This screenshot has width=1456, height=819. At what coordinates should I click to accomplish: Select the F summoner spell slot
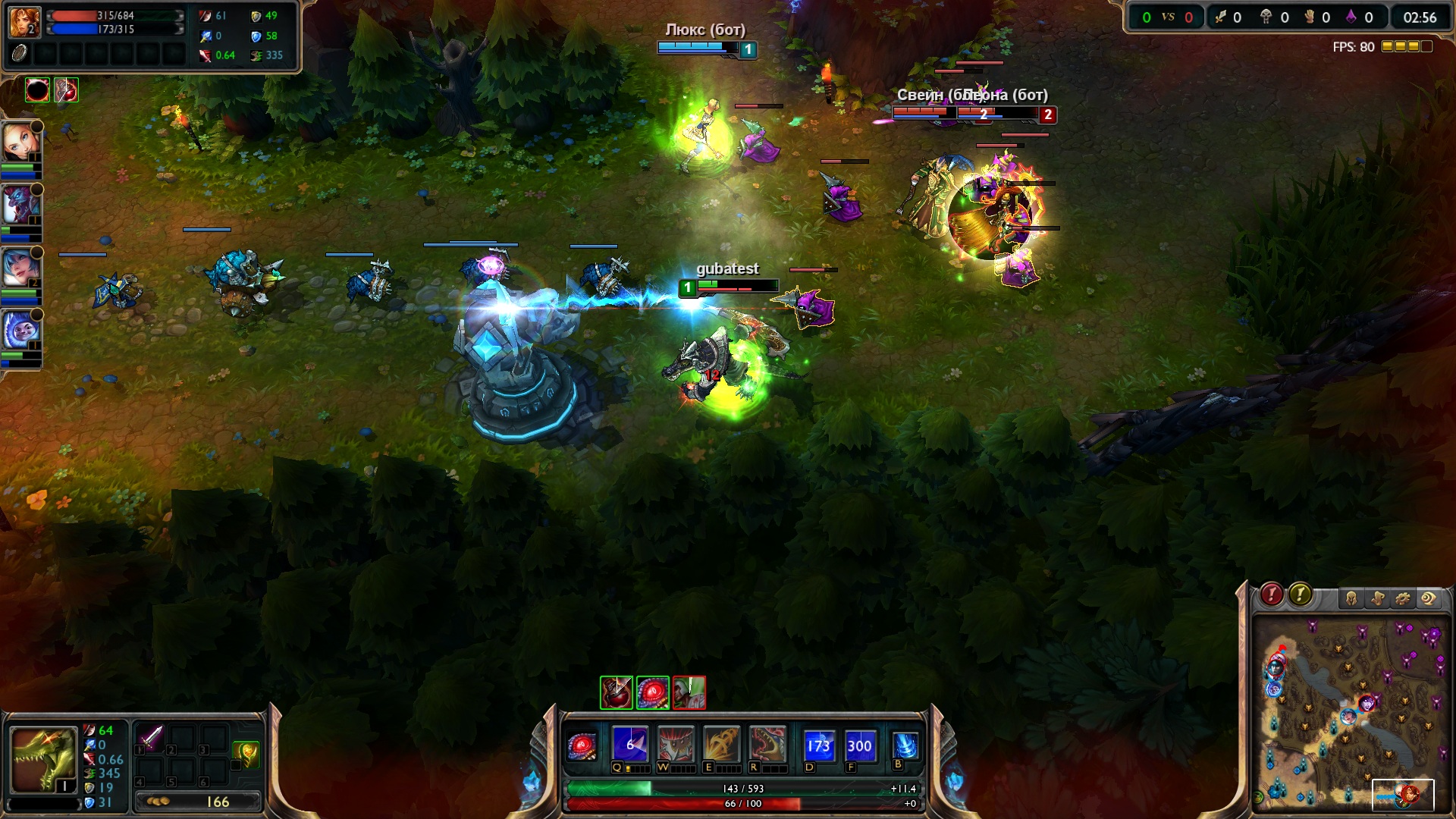pyautogui.click(x=859, y=745)
